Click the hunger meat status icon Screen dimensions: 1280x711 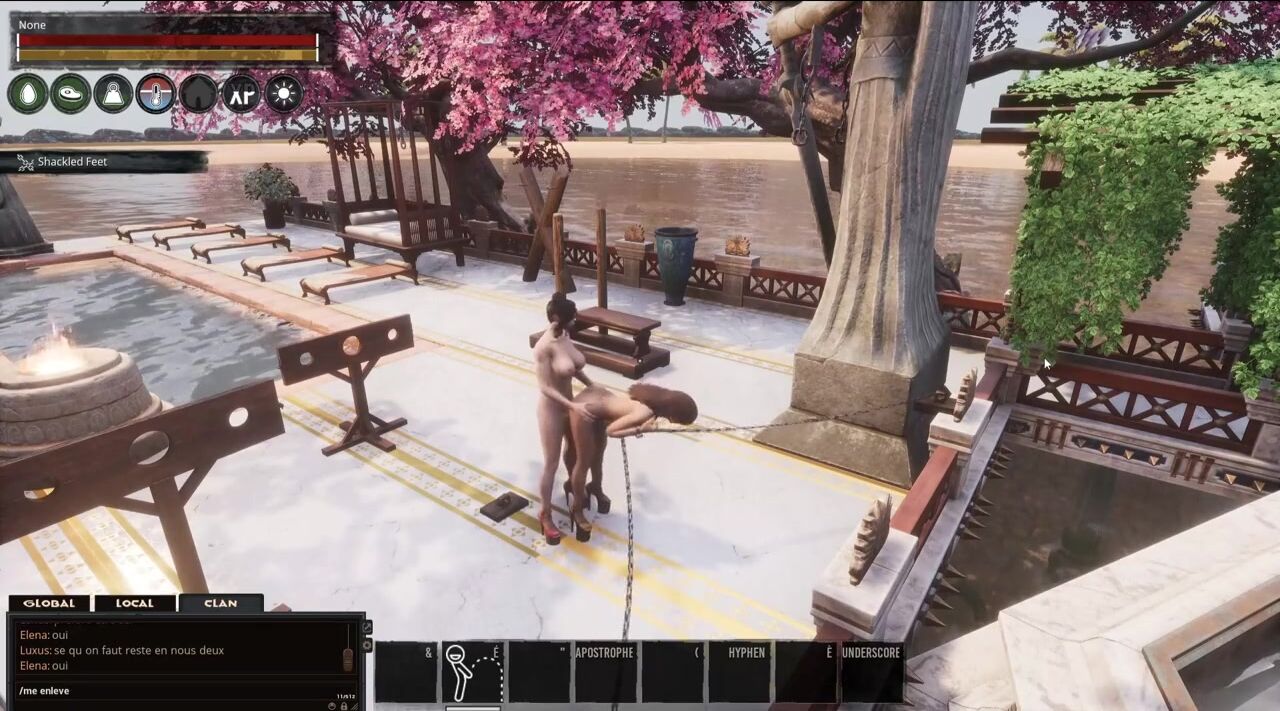coord(71,93)
